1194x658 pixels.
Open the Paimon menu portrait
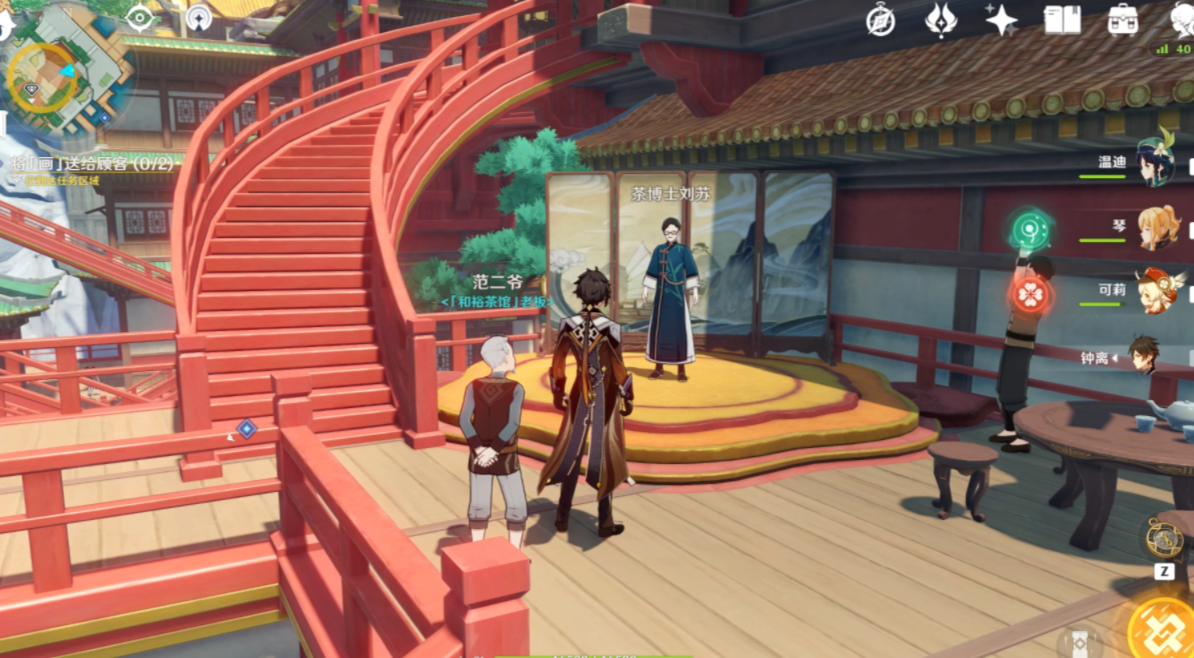[x=1181, y=19]
